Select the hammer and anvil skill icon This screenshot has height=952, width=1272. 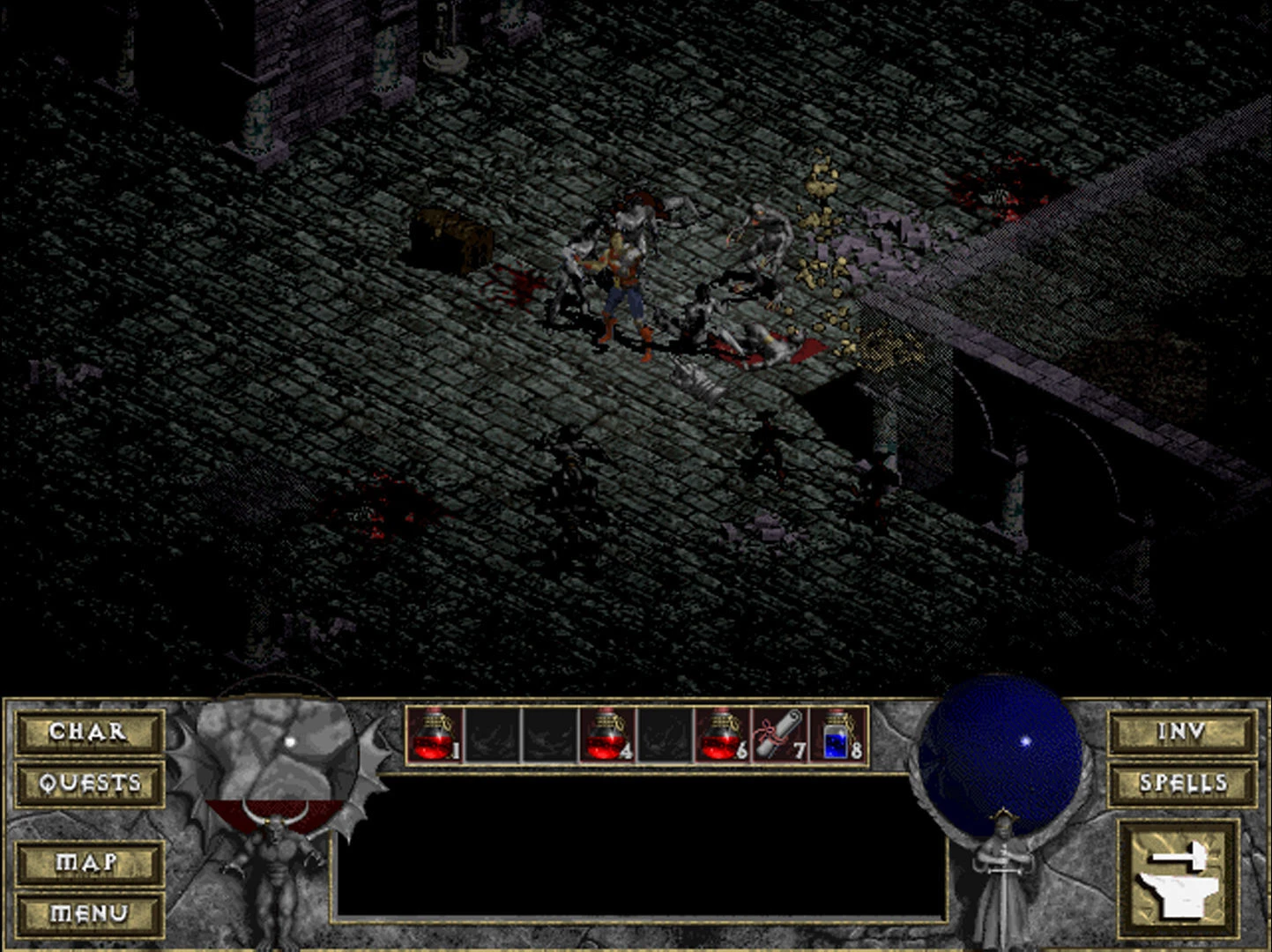coord(1179,878)
